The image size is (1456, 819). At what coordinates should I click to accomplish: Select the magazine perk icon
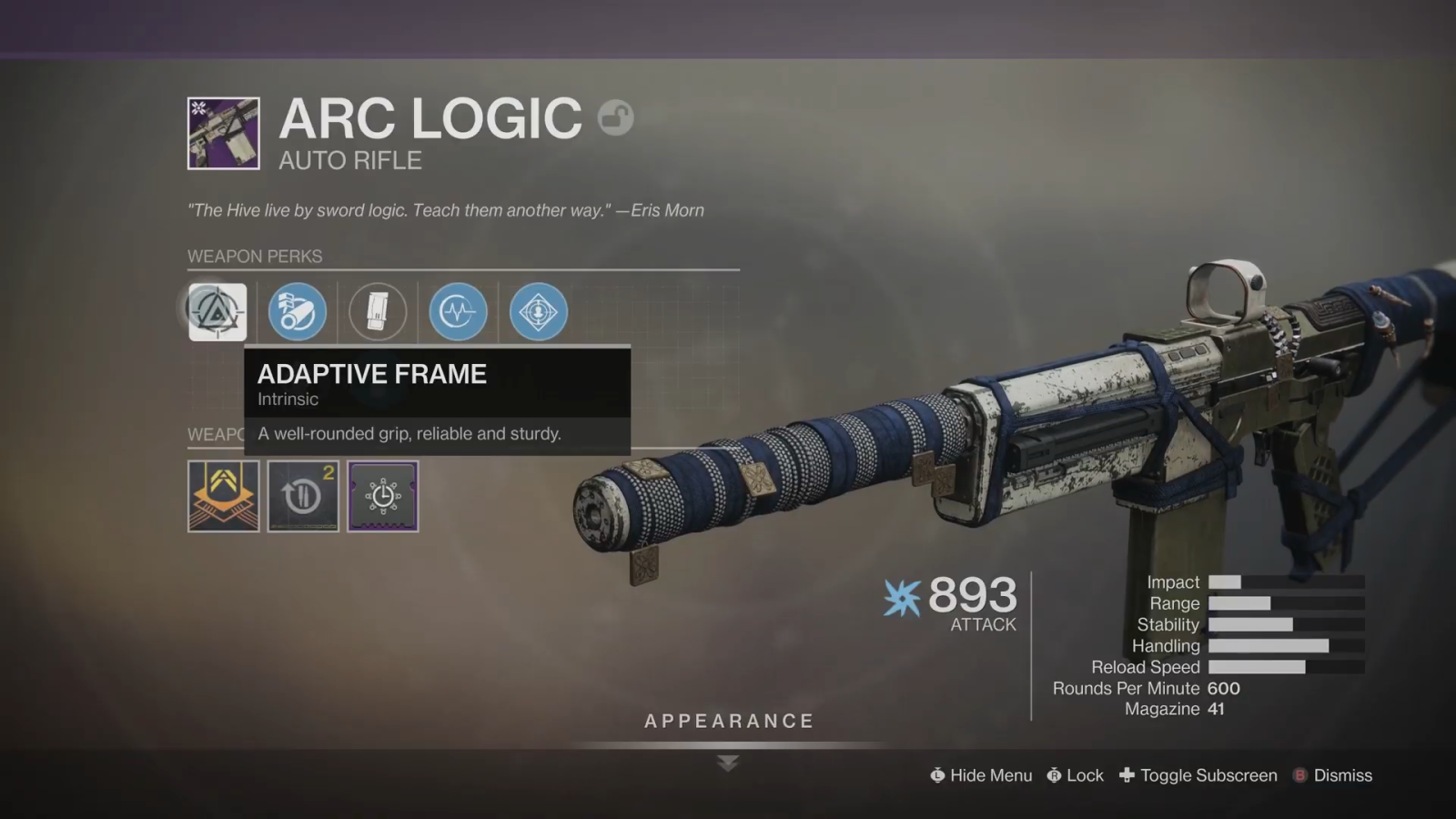point(378,311)
